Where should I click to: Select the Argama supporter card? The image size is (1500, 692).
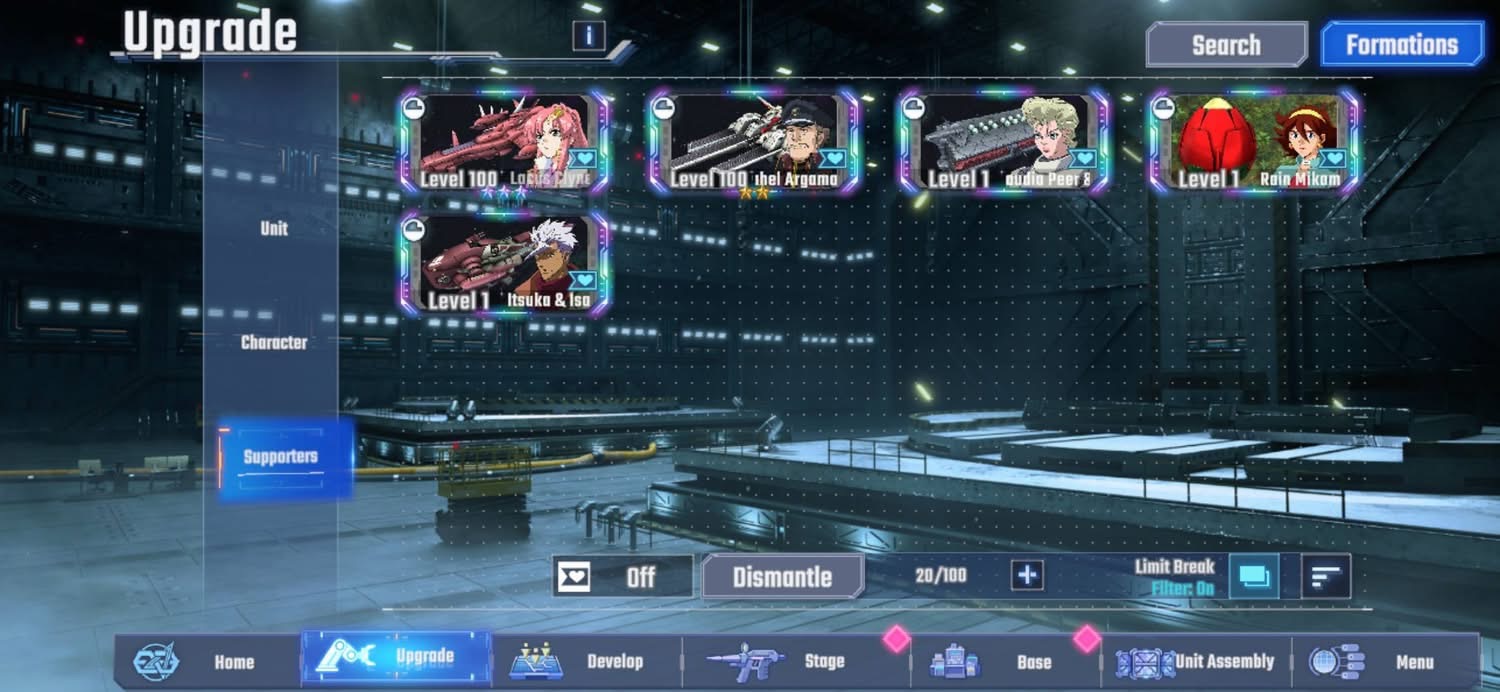coord(754,141)
